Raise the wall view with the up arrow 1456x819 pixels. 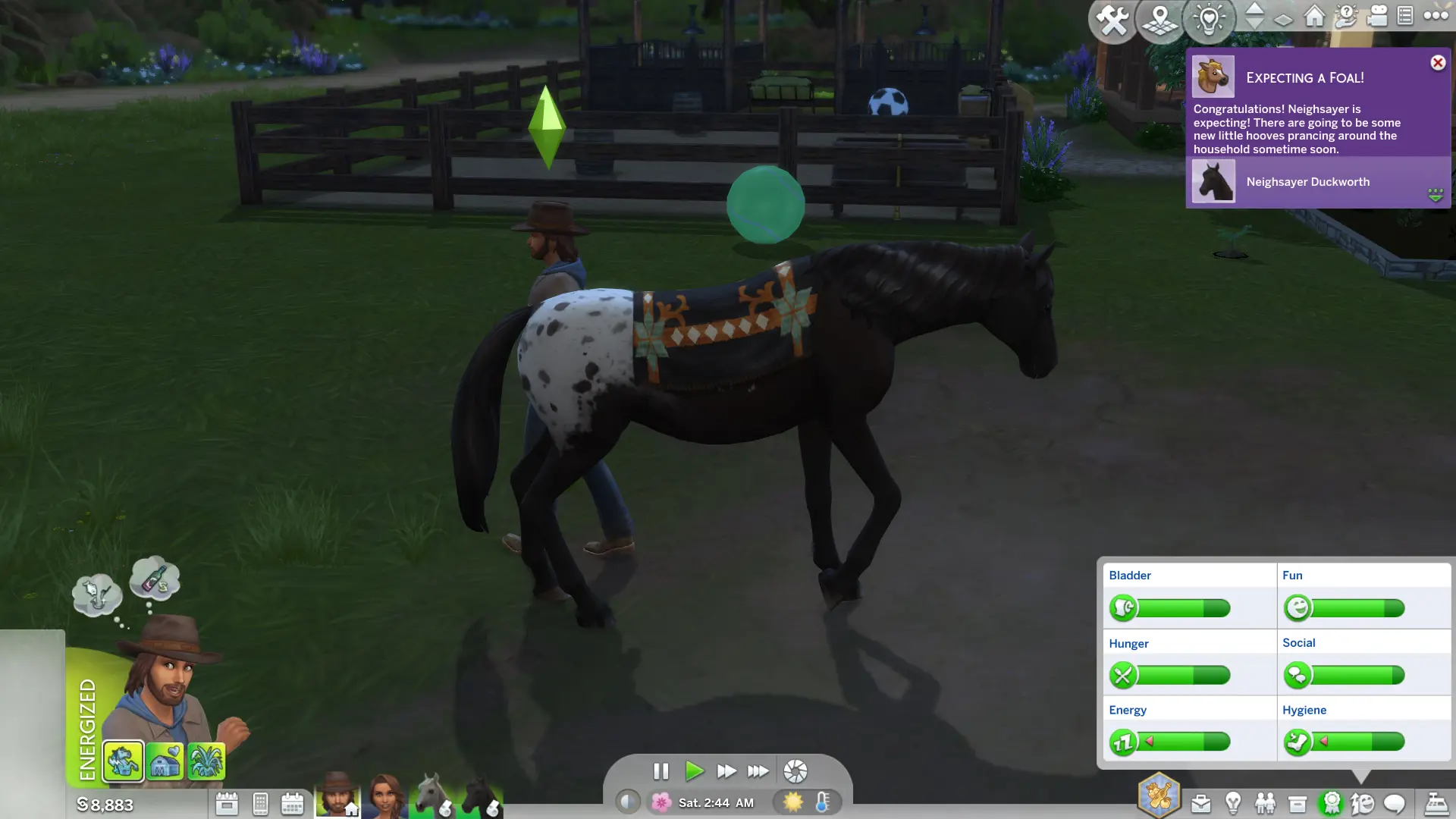click(1254, 11)
